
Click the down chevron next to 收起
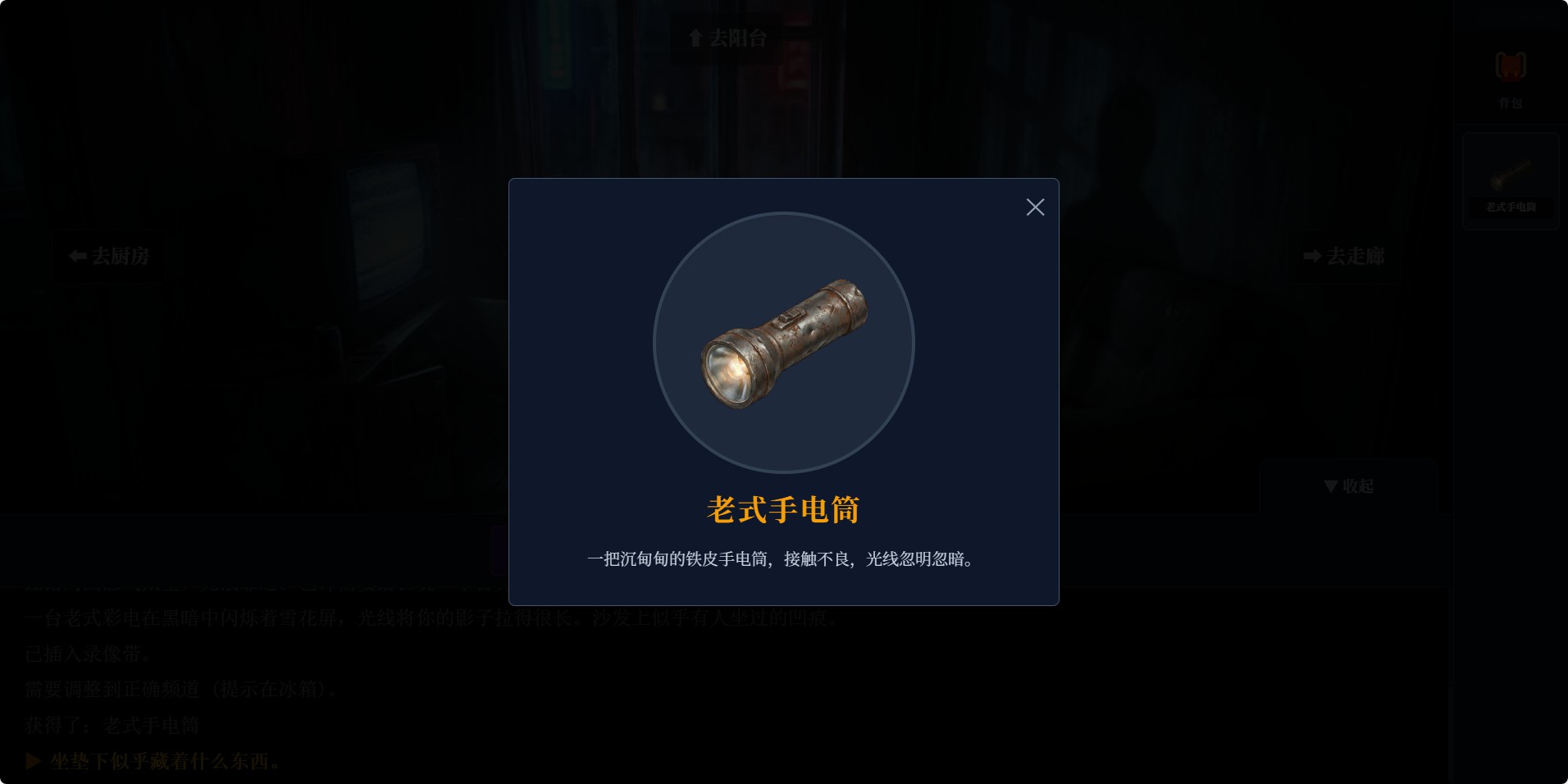[x=1329, y=485]
